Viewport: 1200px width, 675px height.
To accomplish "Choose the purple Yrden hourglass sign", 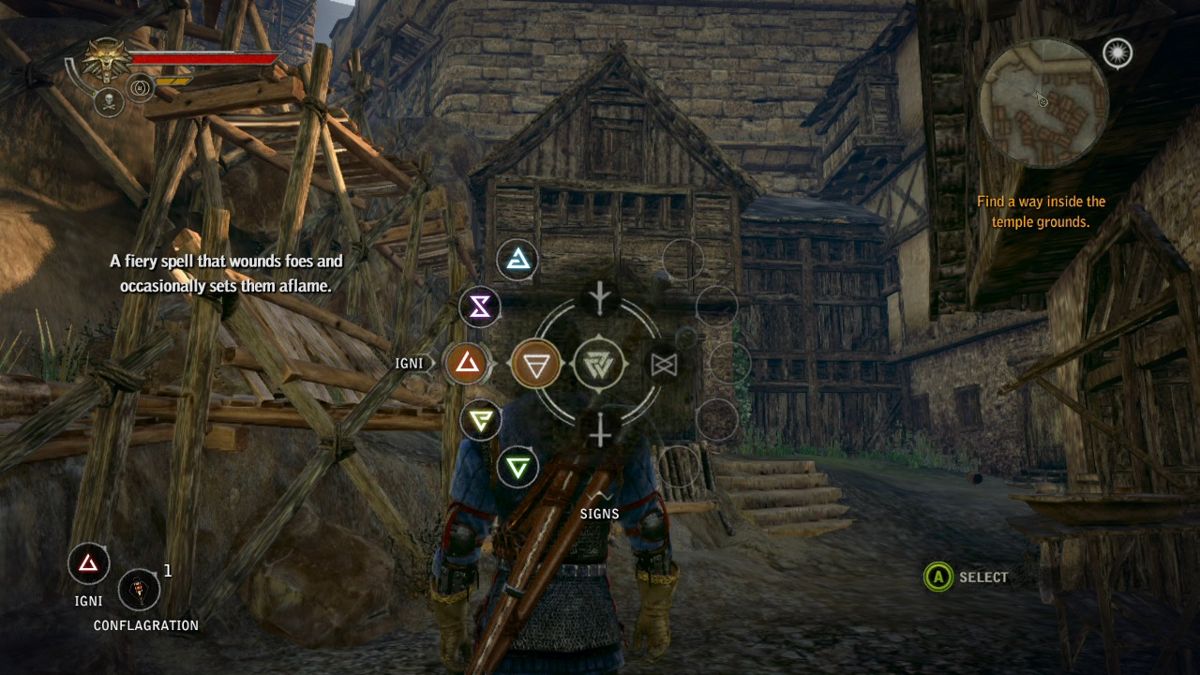I will point(480,307).
